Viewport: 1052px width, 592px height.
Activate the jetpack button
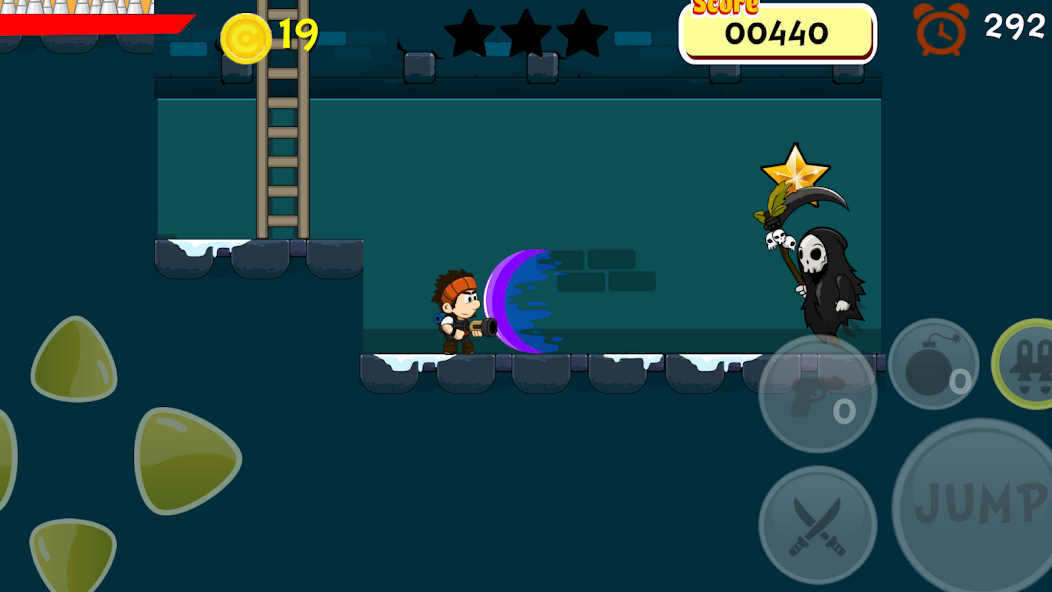point(1027,363)
